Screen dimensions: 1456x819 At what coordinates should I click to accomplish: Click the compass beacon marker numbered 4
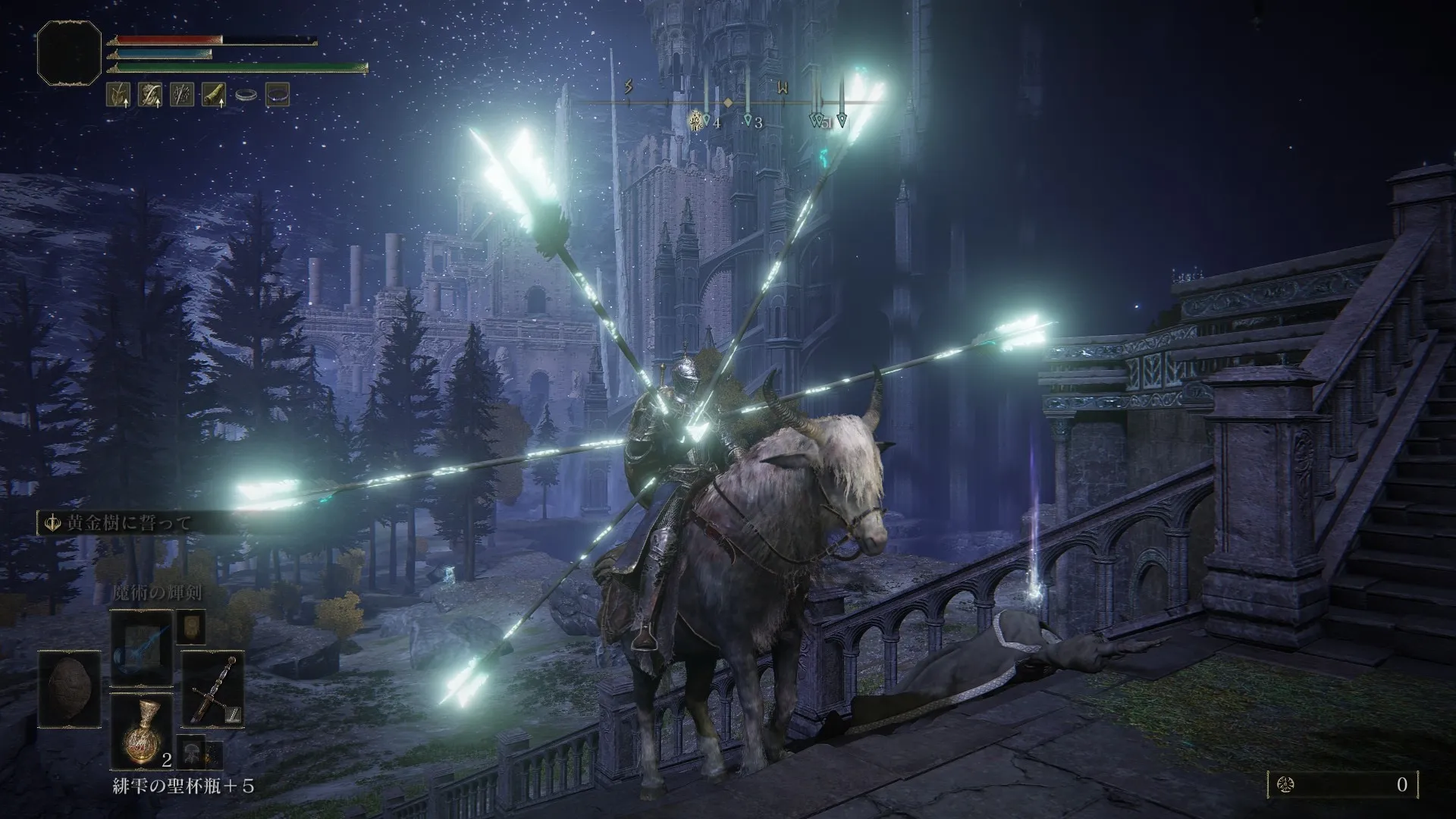point(708,120)
